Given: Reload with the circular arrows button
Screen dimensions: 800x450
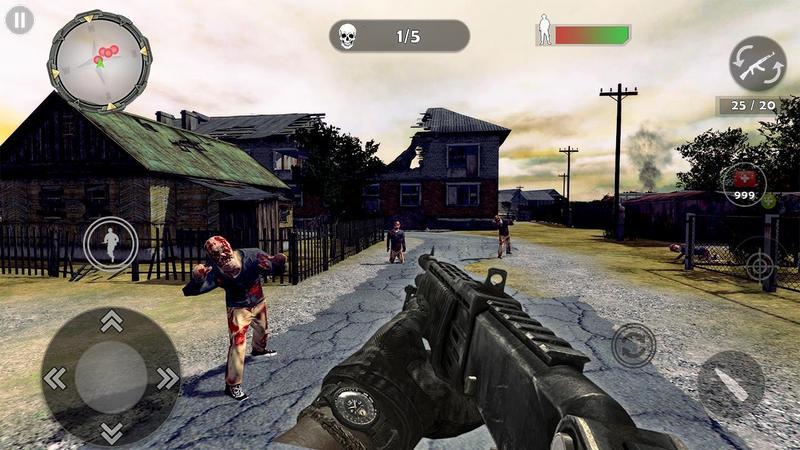Looking at the screenshot, I should 633,345.
